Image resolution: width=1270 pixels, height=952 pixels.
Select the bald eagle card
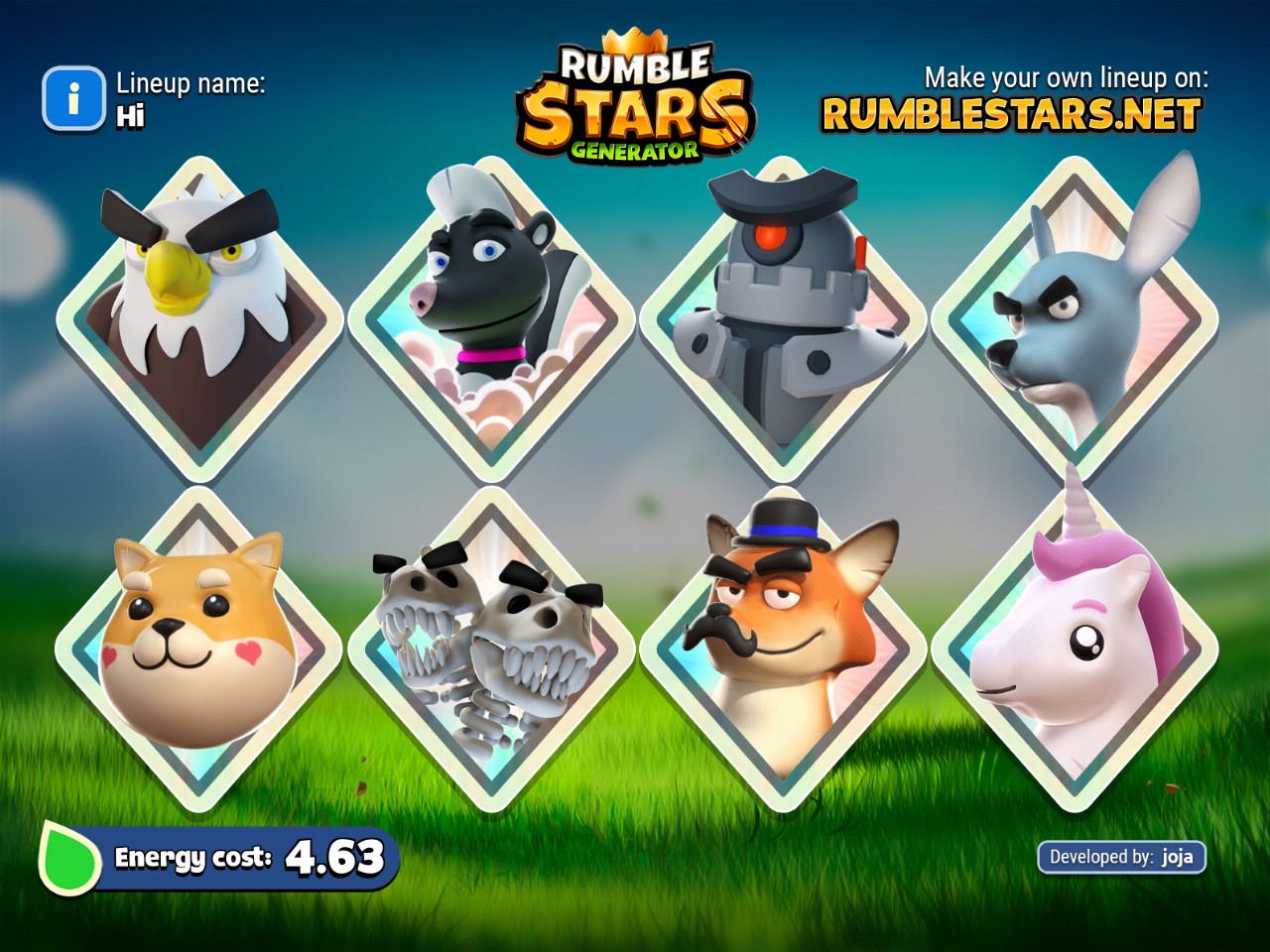[200, 317]
